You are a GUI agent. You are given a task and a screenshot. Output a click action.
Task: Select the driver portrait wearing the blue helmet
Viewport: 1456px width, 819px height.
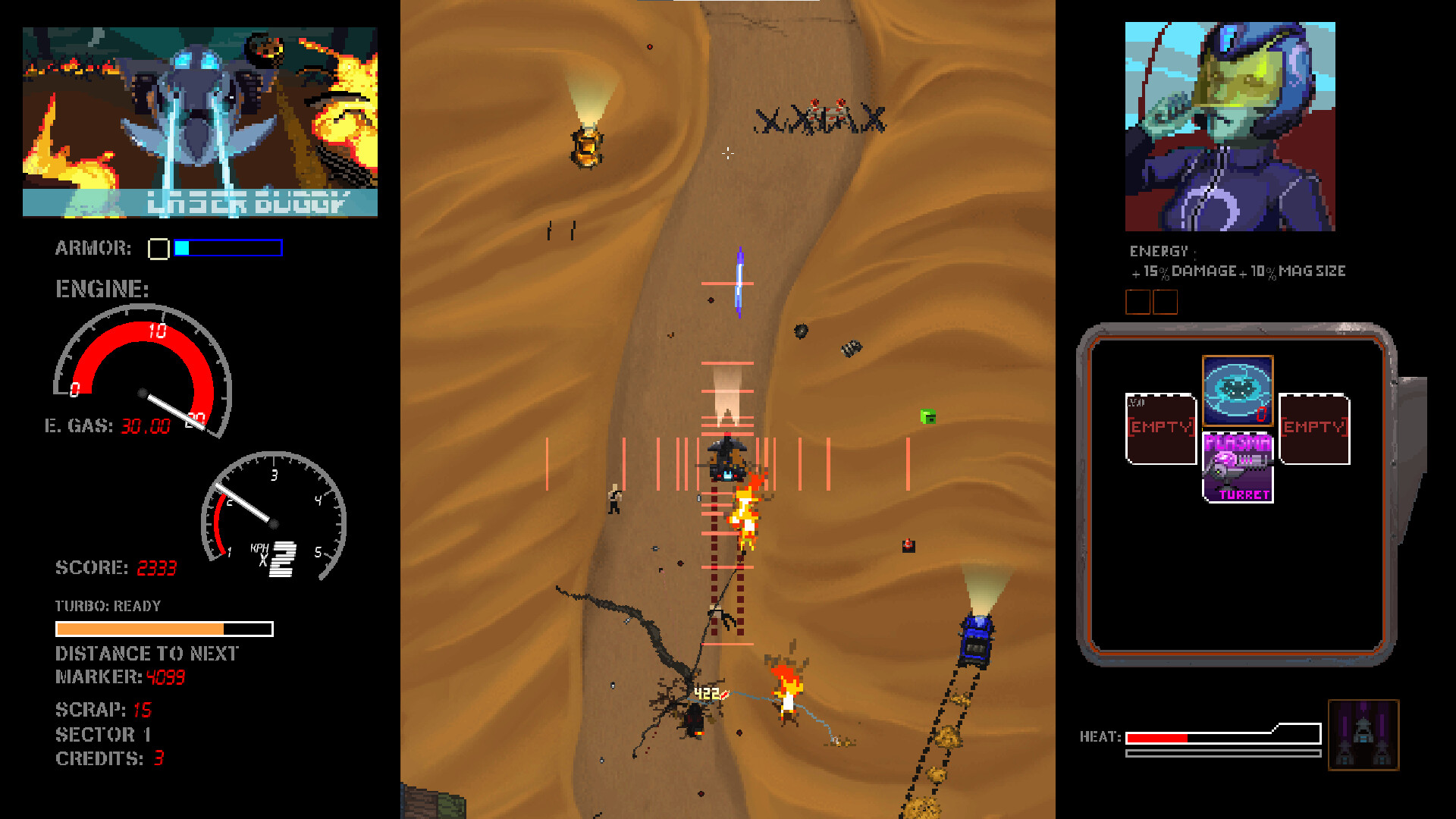click(x=1230, y=125)
